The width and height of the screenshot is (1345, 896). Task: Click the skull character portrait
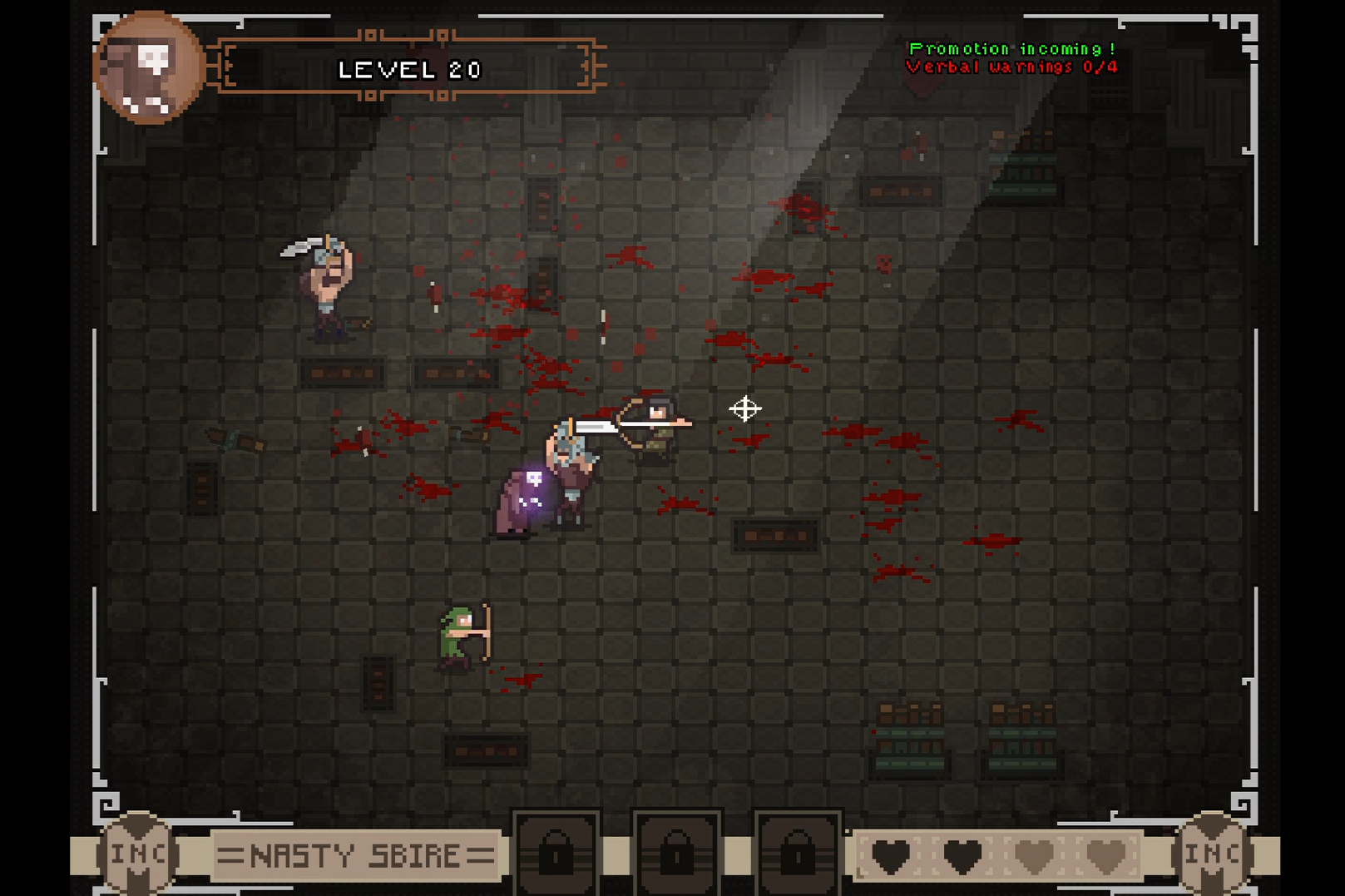pyautogui.click(x=150, y=68)
